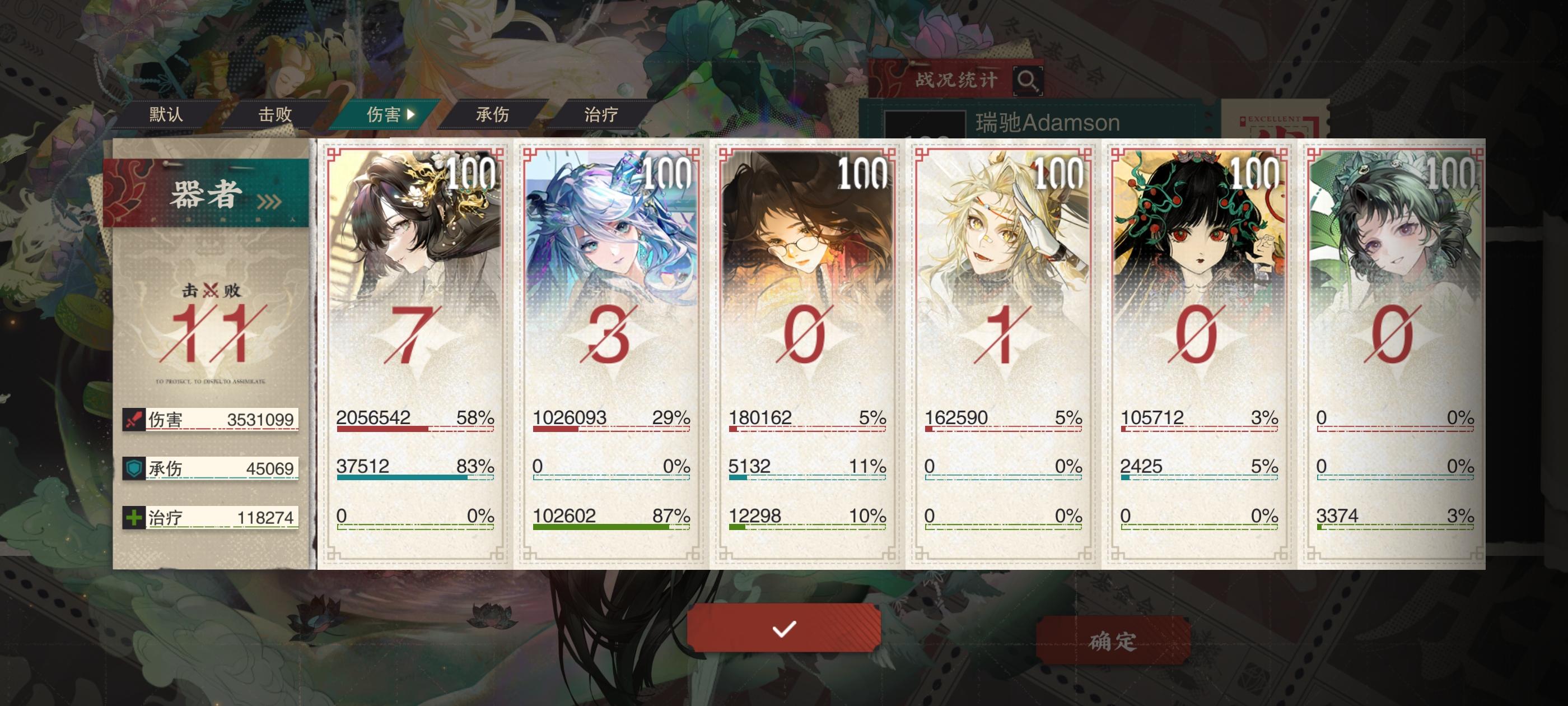1568x706 pixels.
Task: Open the 默认 sorting tab
Action: [x=166, y=114]
